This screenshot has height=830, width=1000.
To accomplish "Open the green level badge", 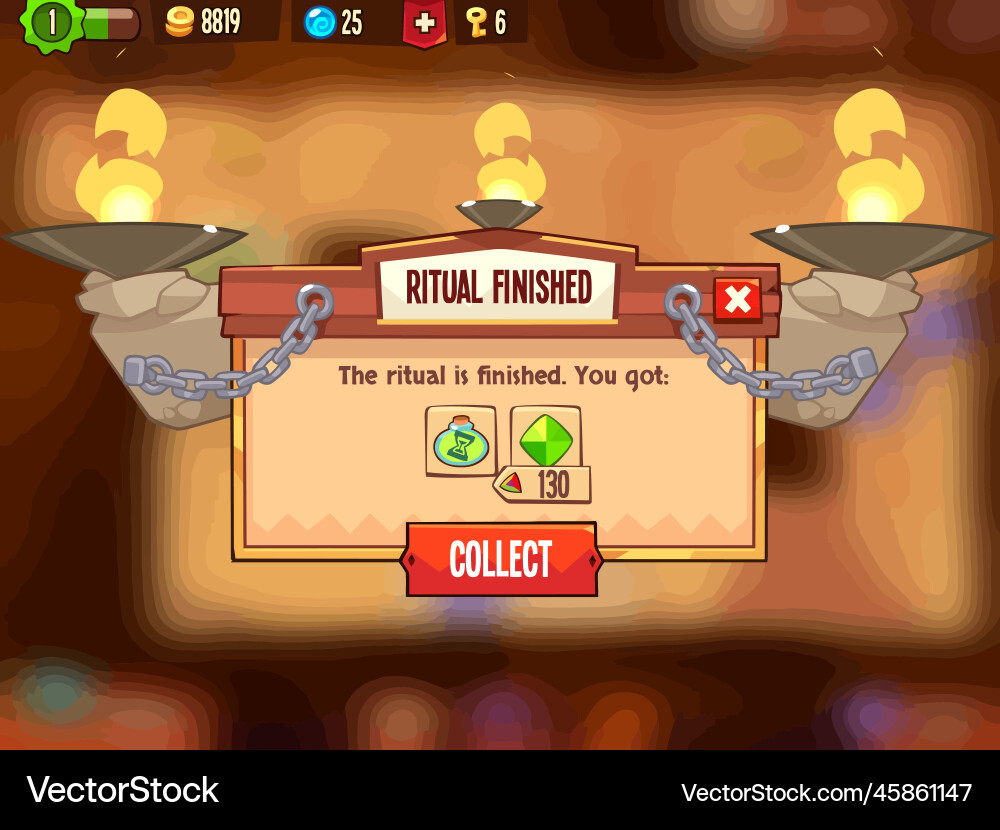I will pyautogui.click(x=52, y=22).
